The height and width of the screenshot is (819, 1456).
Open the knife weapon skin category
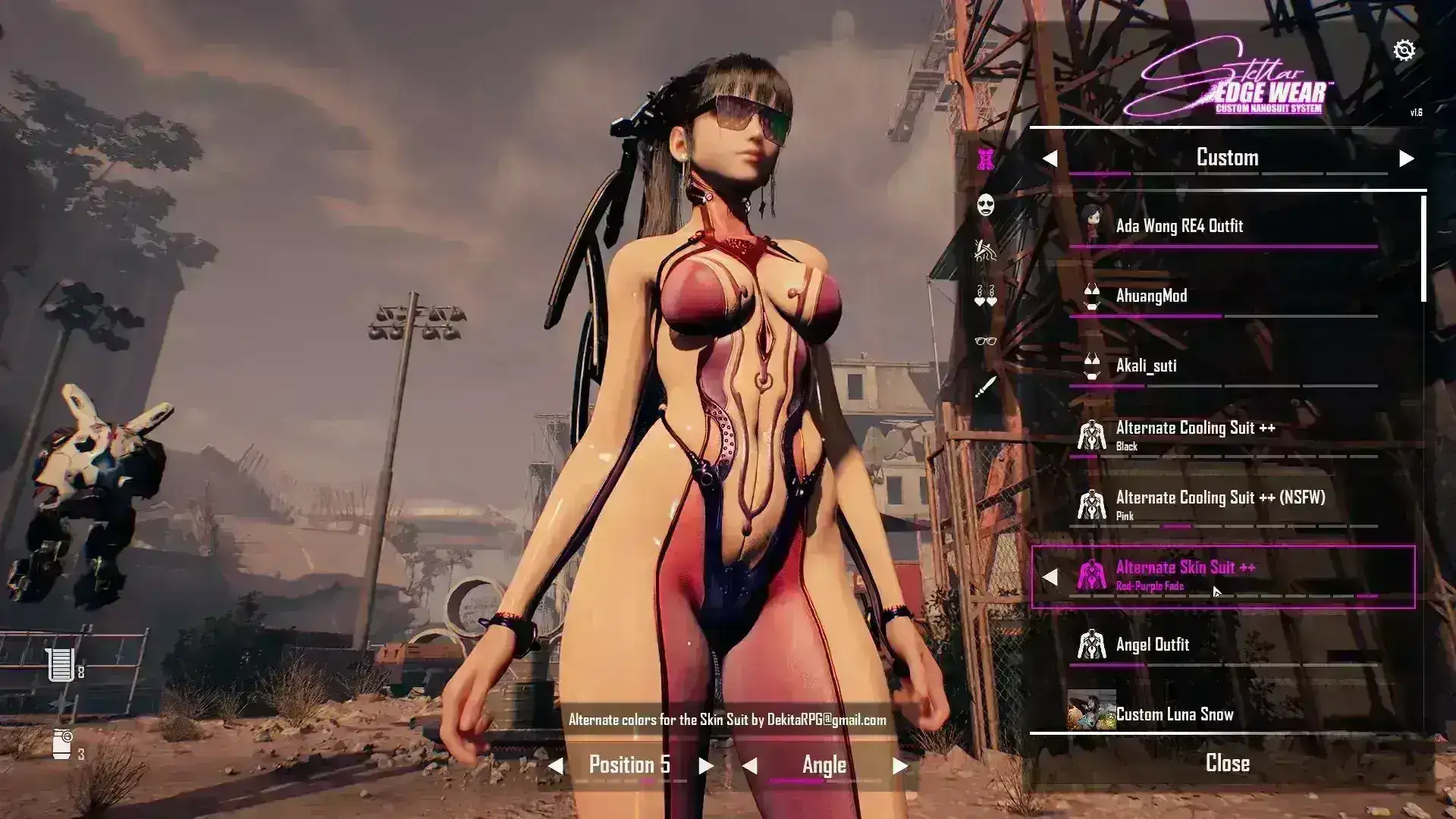tap(986, 387)
